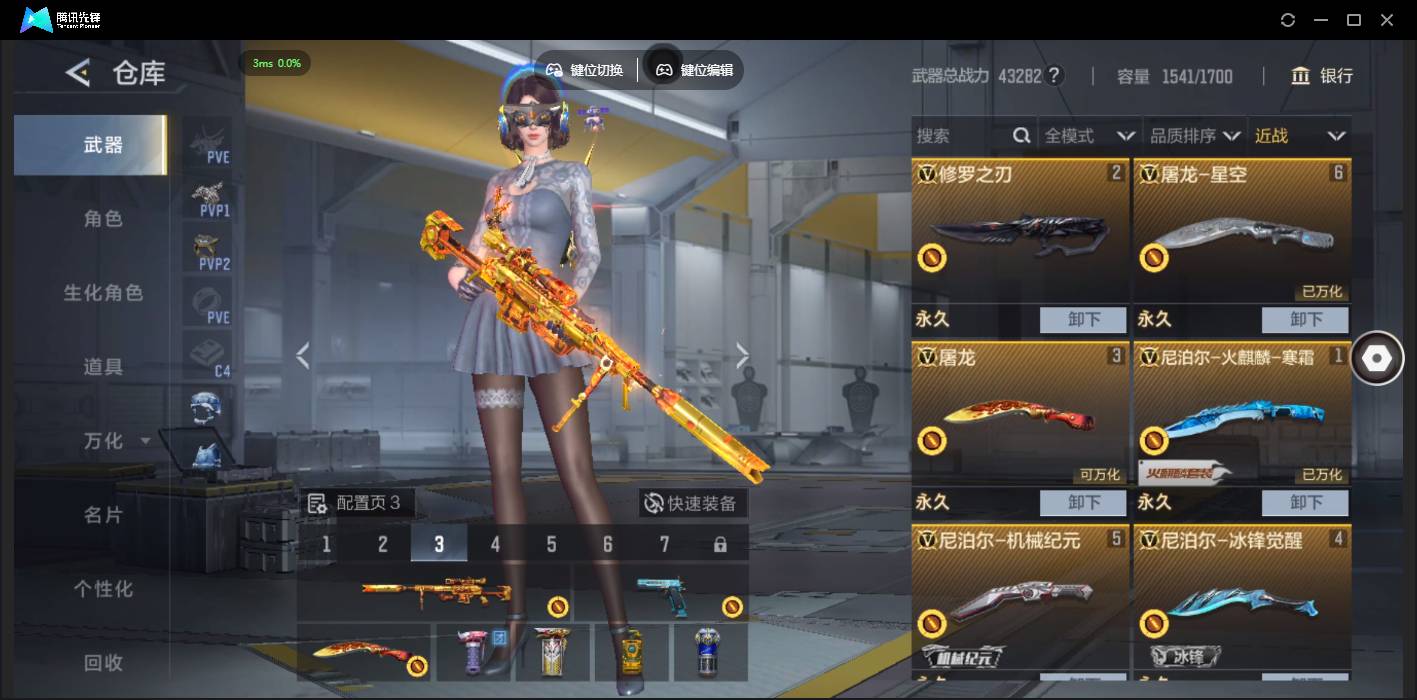Open the 名片 name card category

(x=103, y=515)
